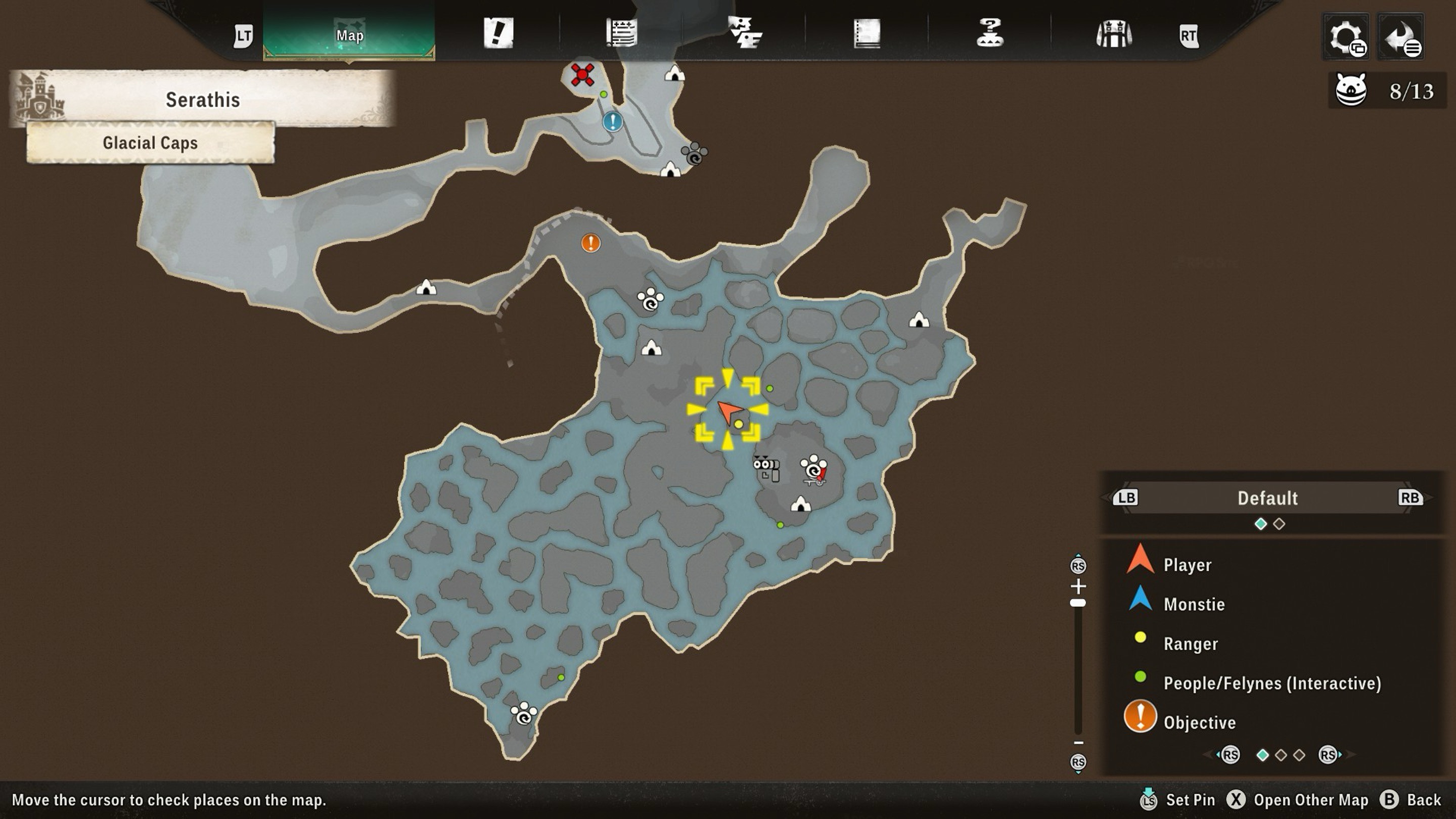Select the orange objective marker on map
This screenshot has height=819, width=1456.
tap(590, 243)
